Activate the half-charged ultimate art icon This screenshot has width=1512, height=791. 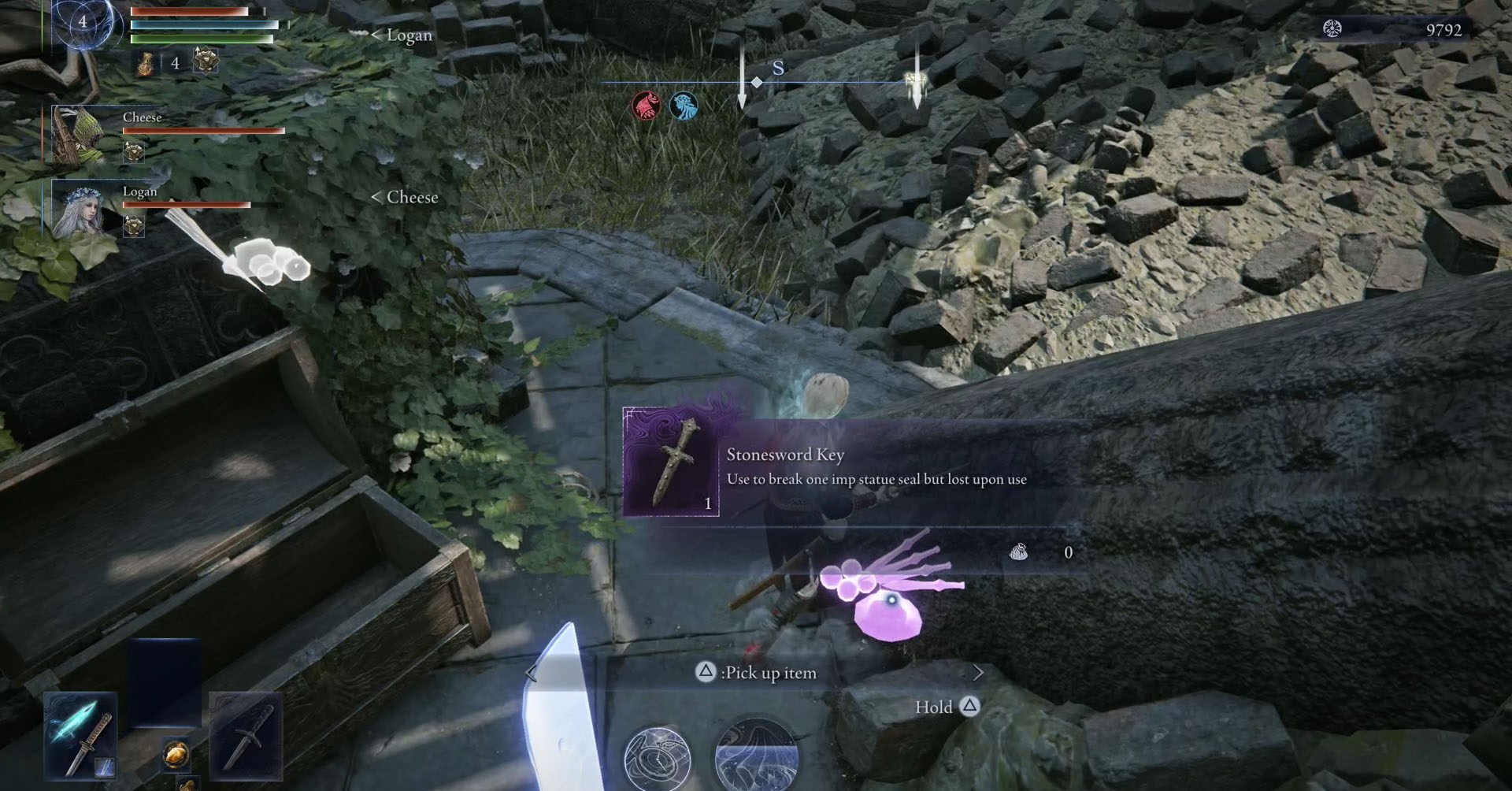point(756,756)
